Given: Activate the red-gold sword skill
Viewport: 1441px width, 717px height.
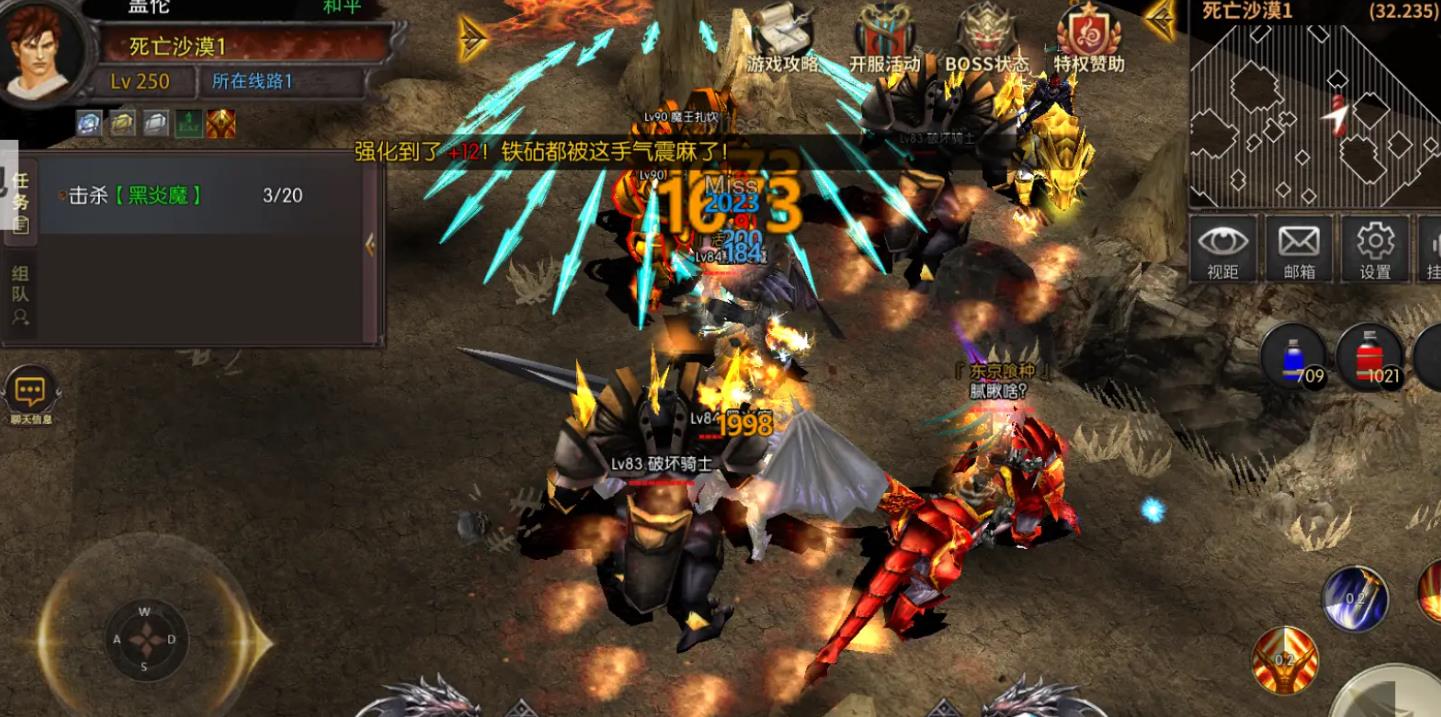Looking at the screenshot, I should click(x=1285, y=660).
